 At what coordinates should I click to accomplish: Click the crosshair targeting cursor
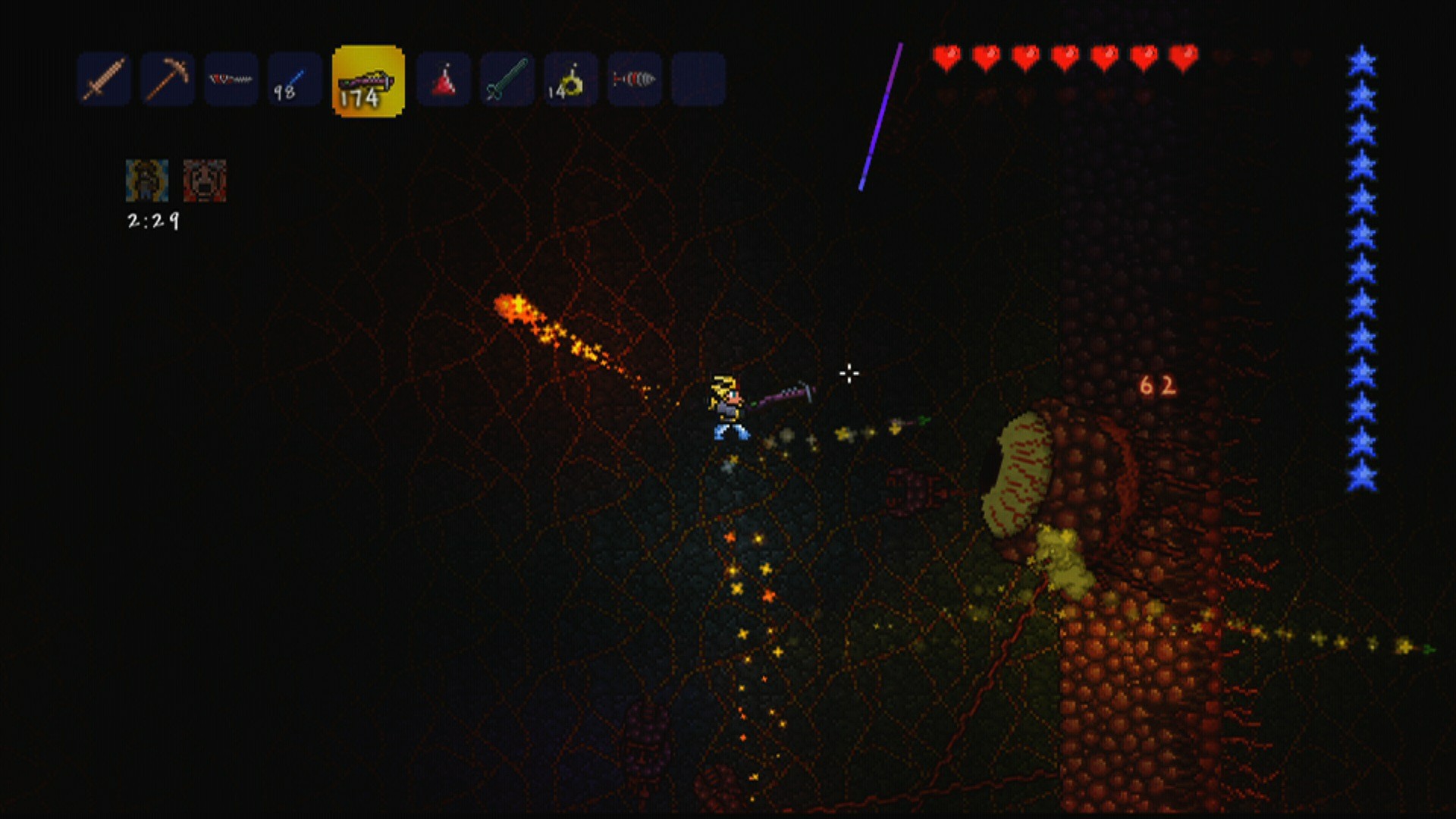click(x=848, y=374)
